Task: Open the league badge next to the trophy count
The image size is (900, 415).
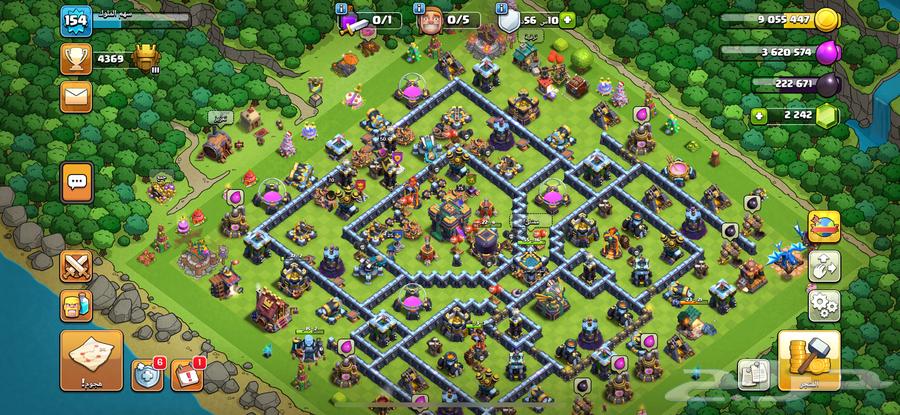Action: click(x=147, y=60)
